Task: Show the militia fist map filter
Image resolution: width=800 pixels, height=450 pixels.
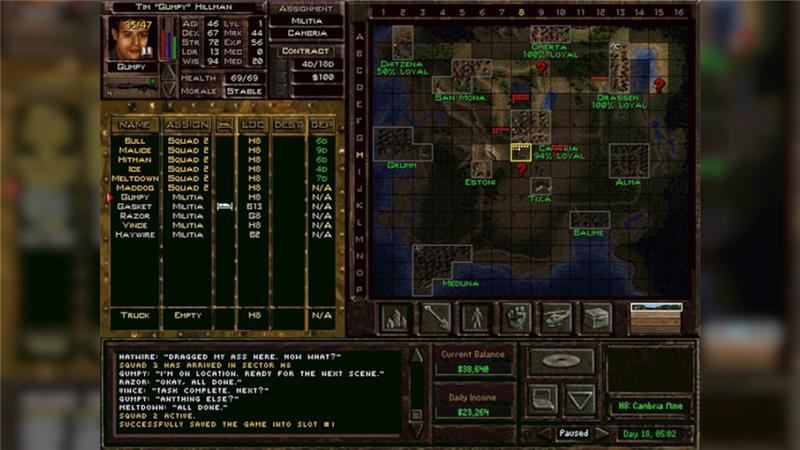Action: [515, 318]
